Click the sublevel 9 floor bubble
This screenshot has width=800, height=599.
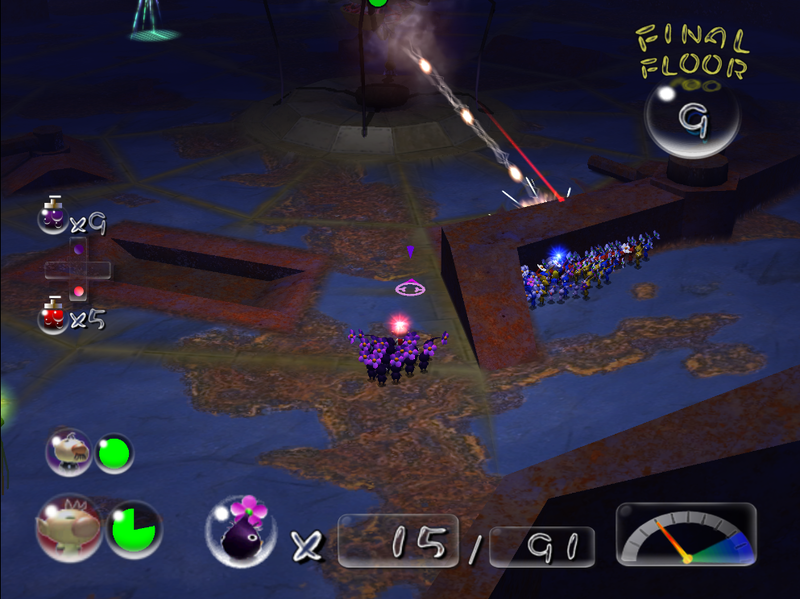click(692, 120)
